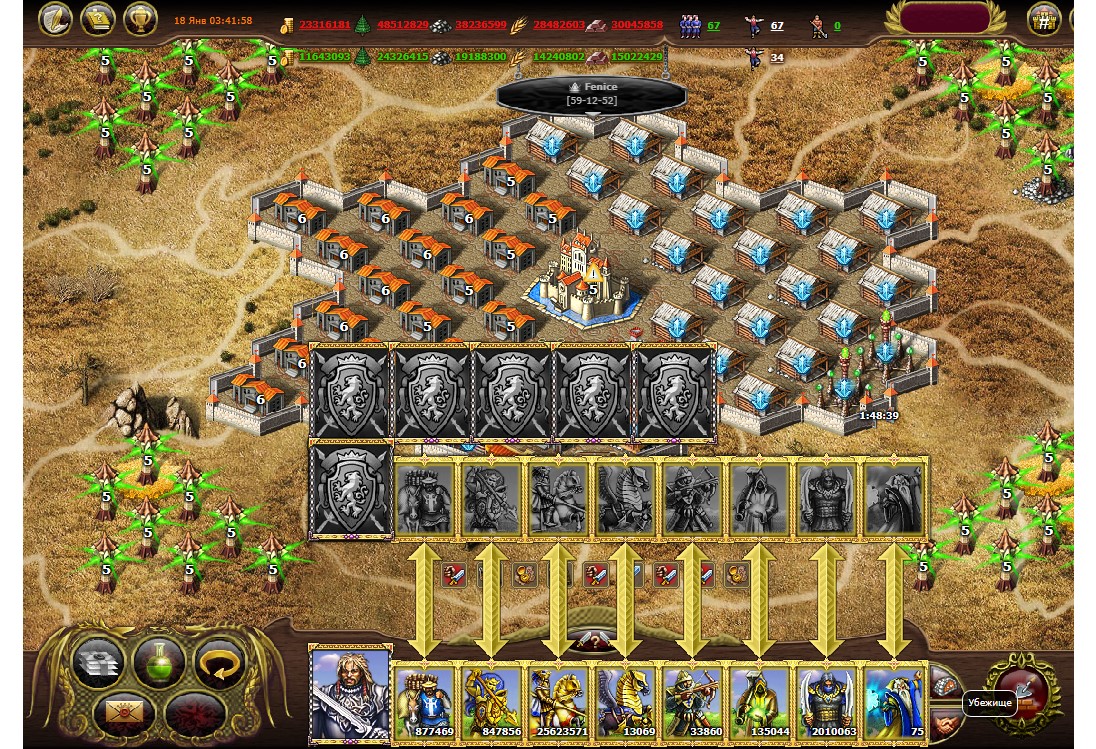The height and width of the screenshot is (749, 1096).
Task: Select the greyed-out winged horse slot
Action: [625, 497]
